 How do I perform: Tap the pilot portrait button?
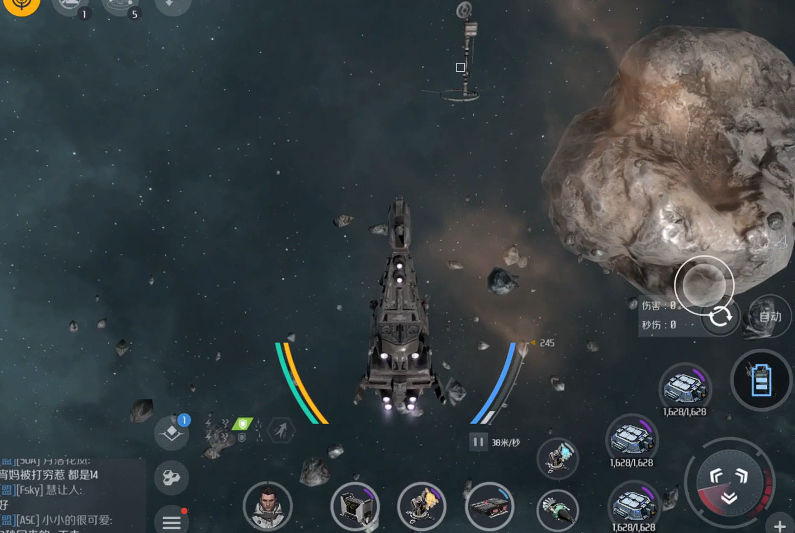click(267, 504)
